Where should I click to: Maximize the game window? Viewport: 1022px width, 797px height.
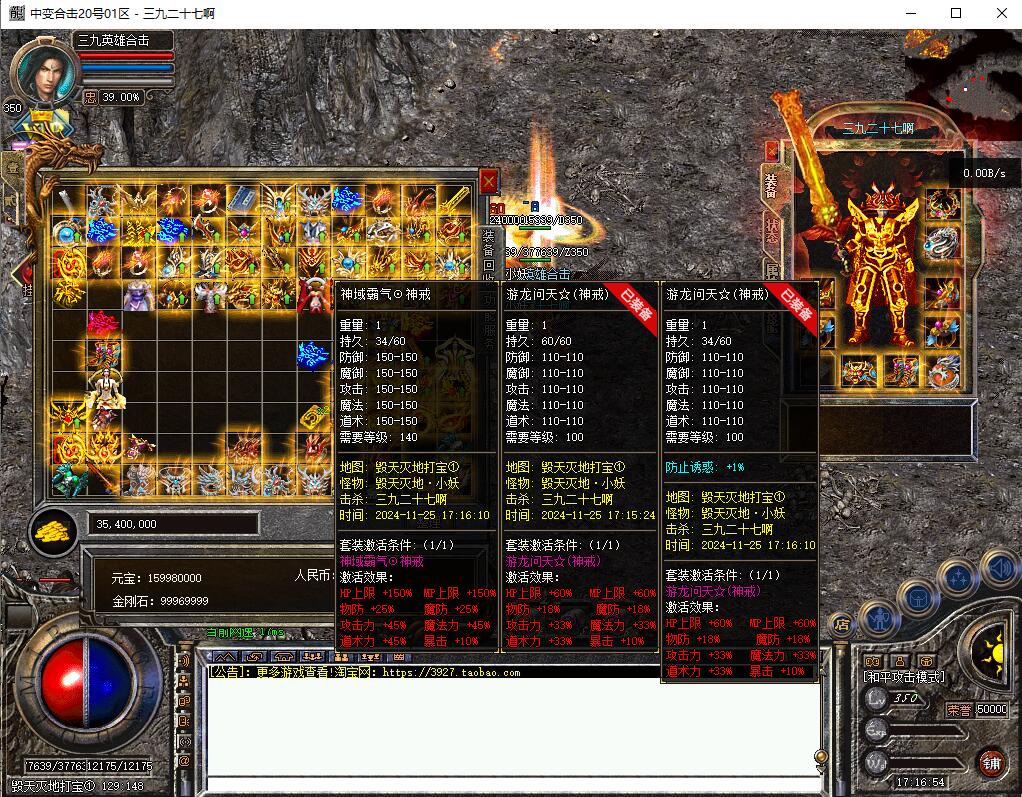[x=956, y=13]
